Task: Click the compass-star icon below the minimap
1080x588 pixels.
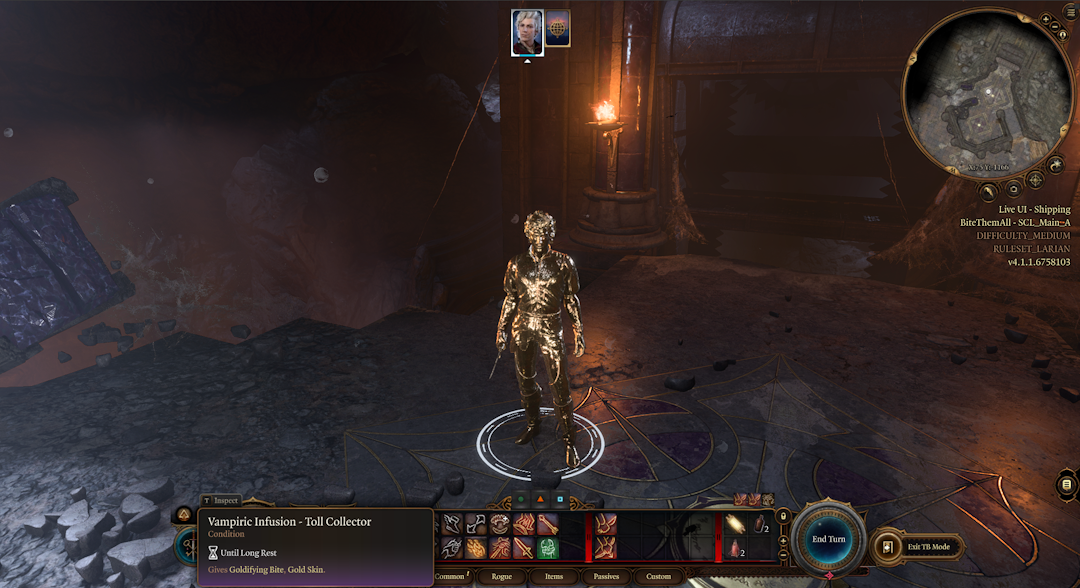Action: click(1035, 180)
